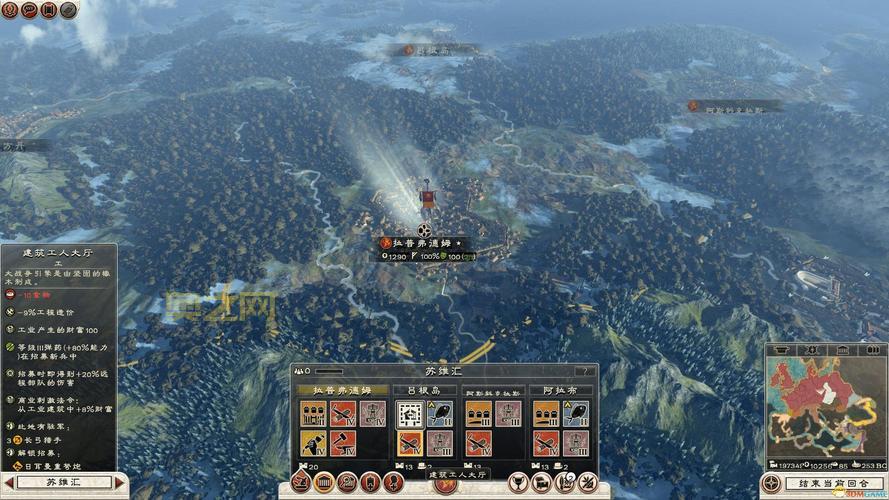This screenshot has width=889, height=500.
Task: Open the speech-bubble advisor icon at top left
Action: click(x=29, y=10)
